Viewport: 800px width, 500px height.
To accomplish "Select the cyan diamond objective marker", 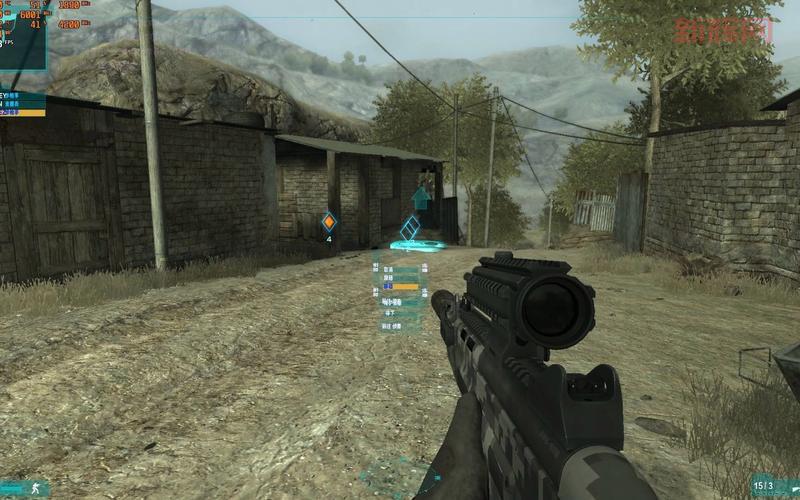I will click(x=410, y=229).
